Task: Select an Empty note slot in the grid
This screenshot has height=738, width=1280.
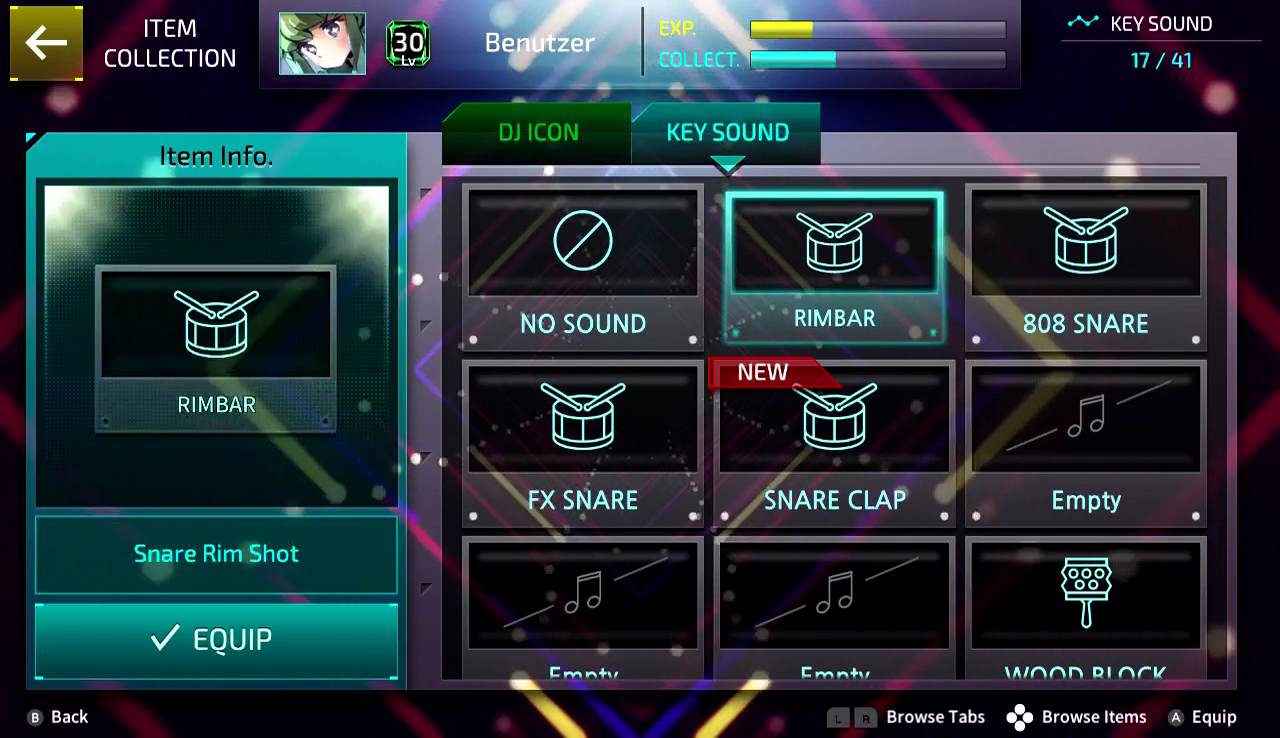Action: tap(1085, 420)
